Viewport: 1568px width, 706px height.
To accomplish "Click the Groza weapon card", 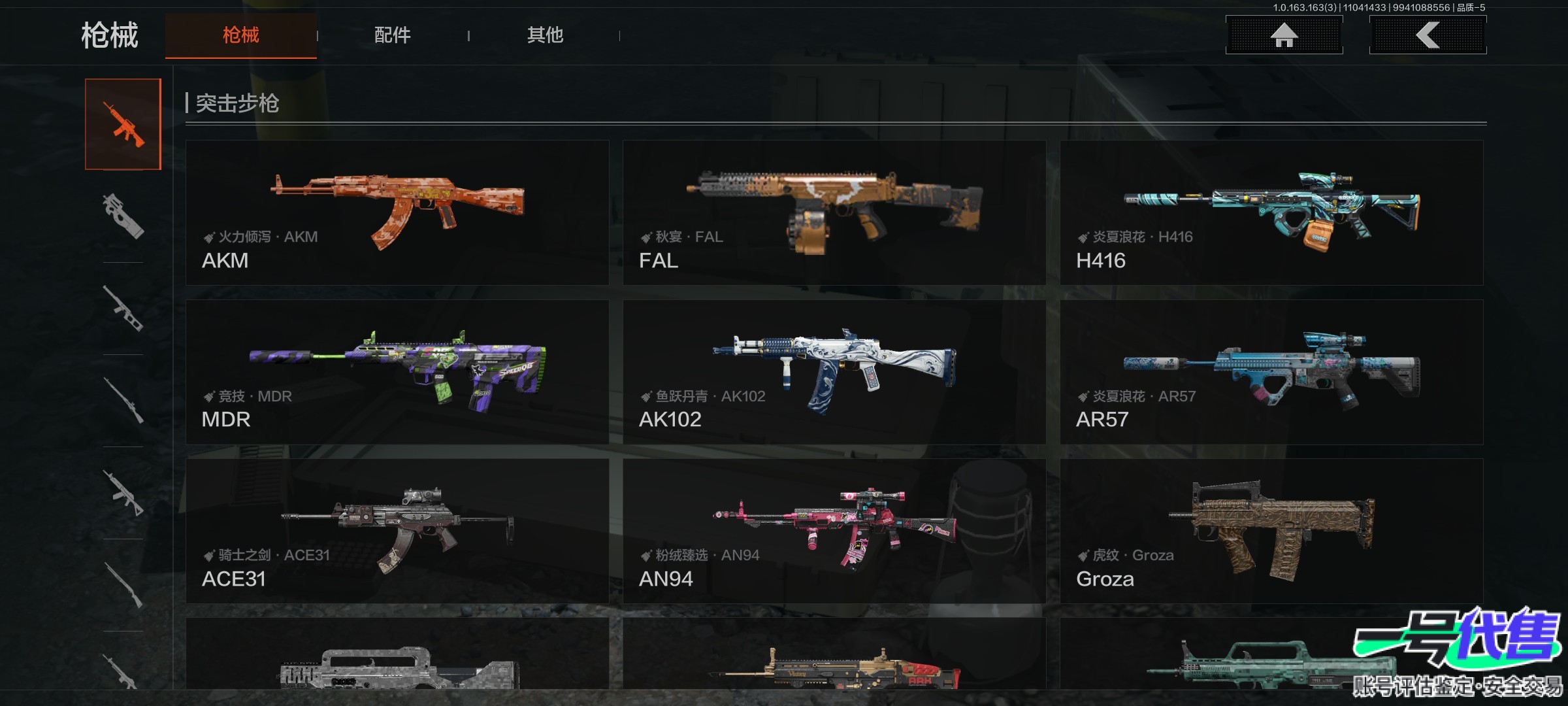I will coord(1271,531).
